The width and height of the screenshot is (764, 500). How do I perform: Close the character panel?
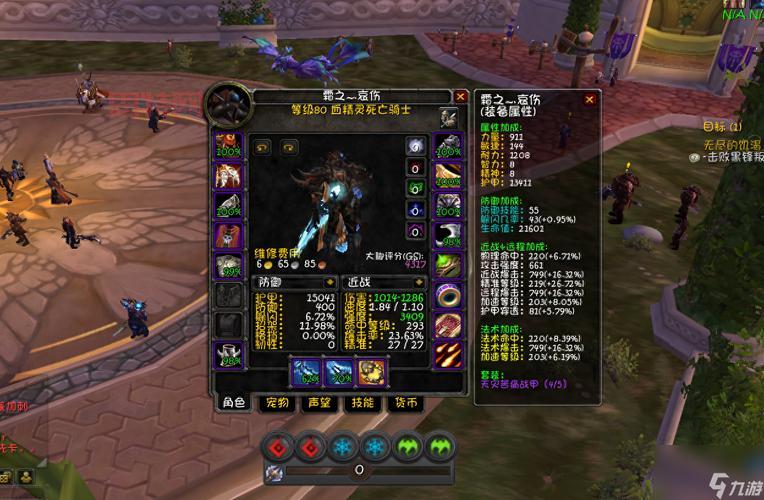(x=460, y=97)
